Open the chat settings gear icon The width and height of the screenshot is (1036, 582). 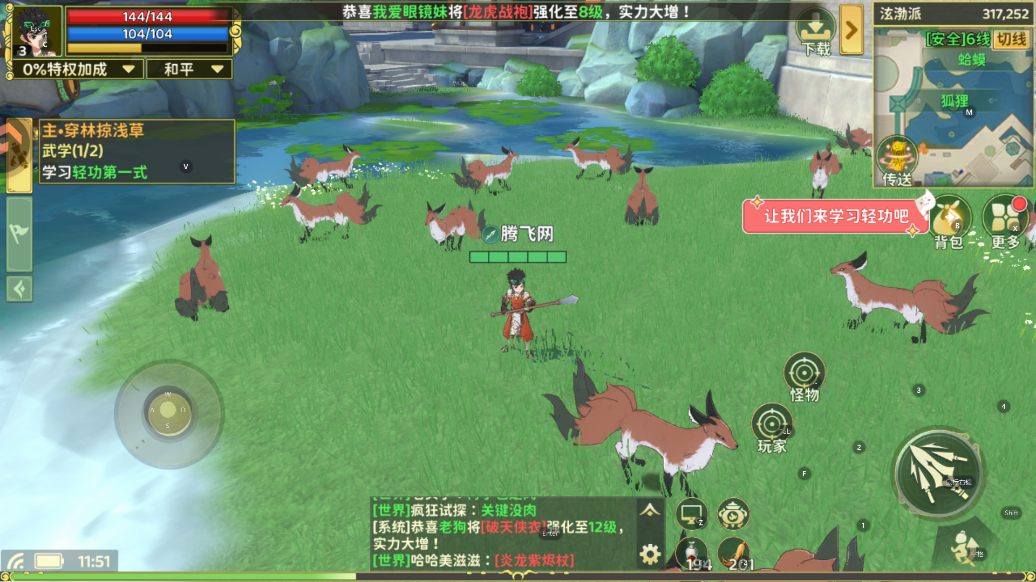650,553
